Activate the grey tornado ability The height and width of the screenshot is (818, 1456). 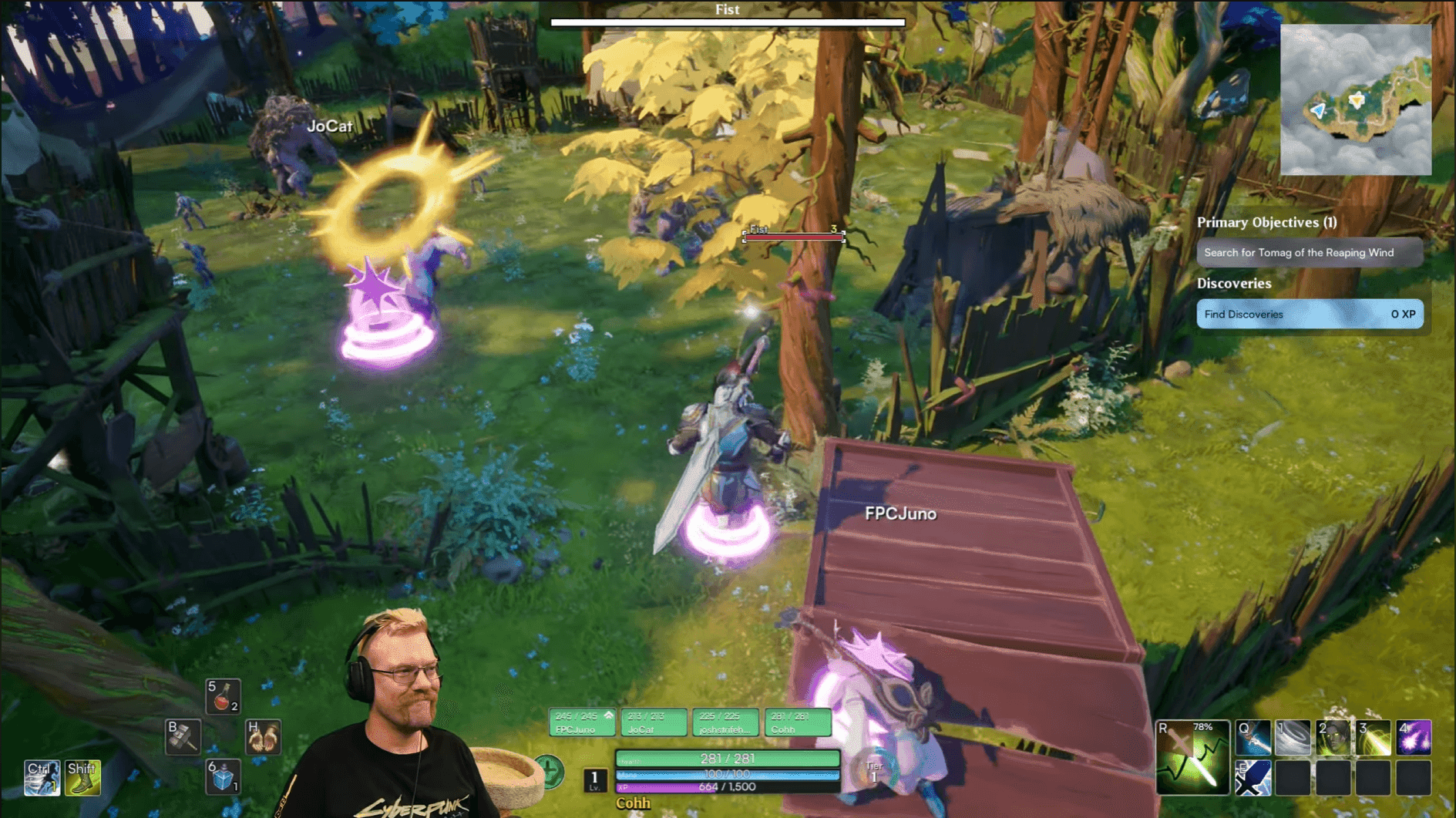point(1293,738)
